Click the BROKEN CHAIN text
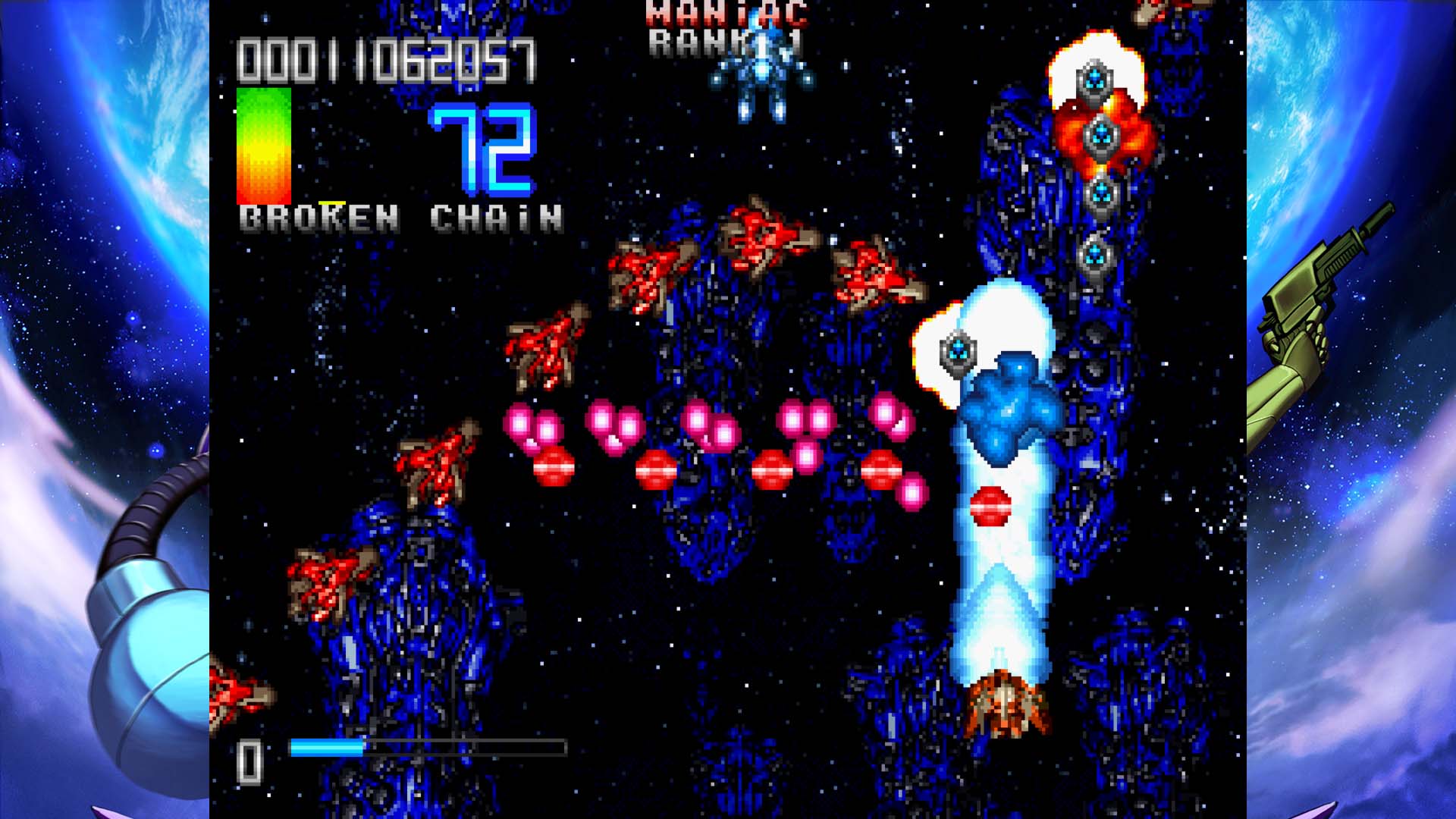The height and width of the screenshot is (819, 1456). [x=400, y=218]
